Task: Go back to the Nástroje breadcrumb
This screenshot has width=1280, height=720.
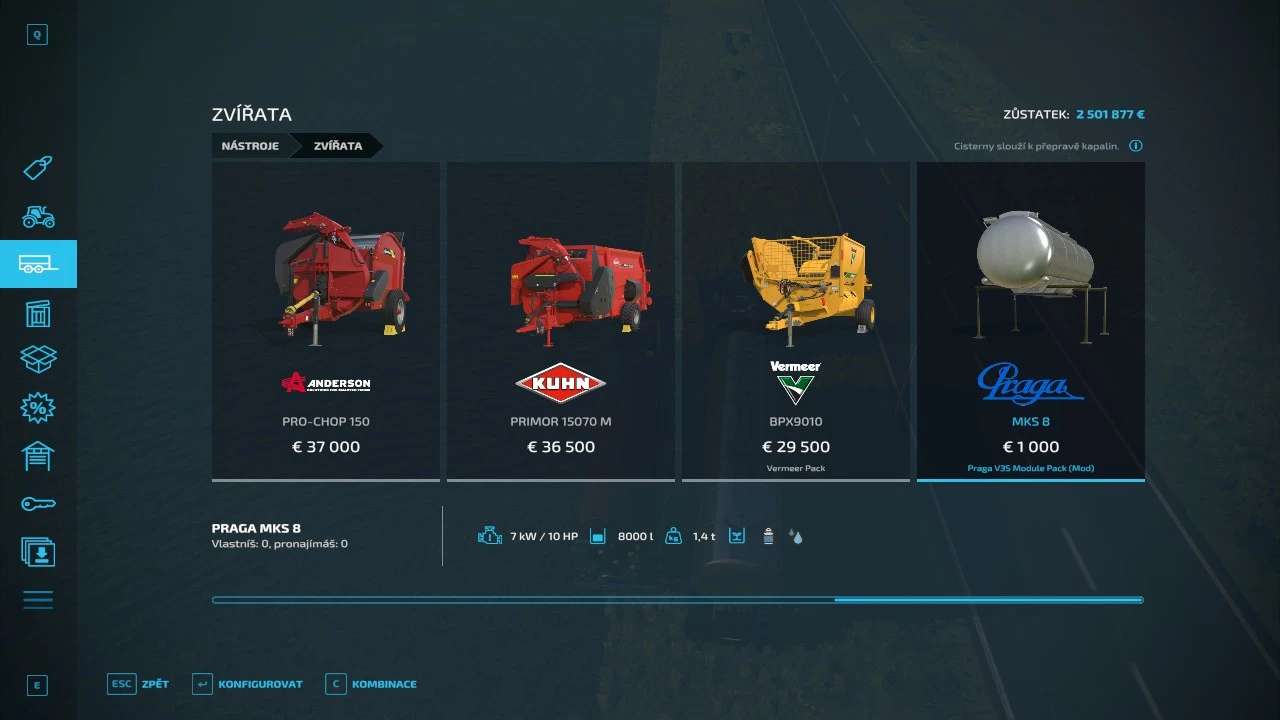Action: tap(250, 146)
